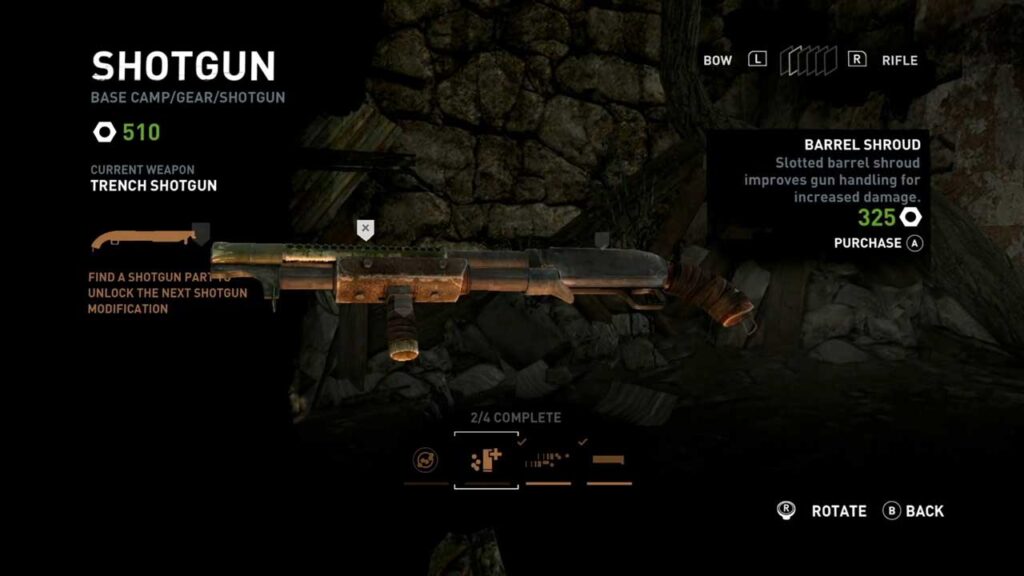Choose the completed solid bar upgrade icon
This screenshot has height=576, width=1024.
[608, 461]
